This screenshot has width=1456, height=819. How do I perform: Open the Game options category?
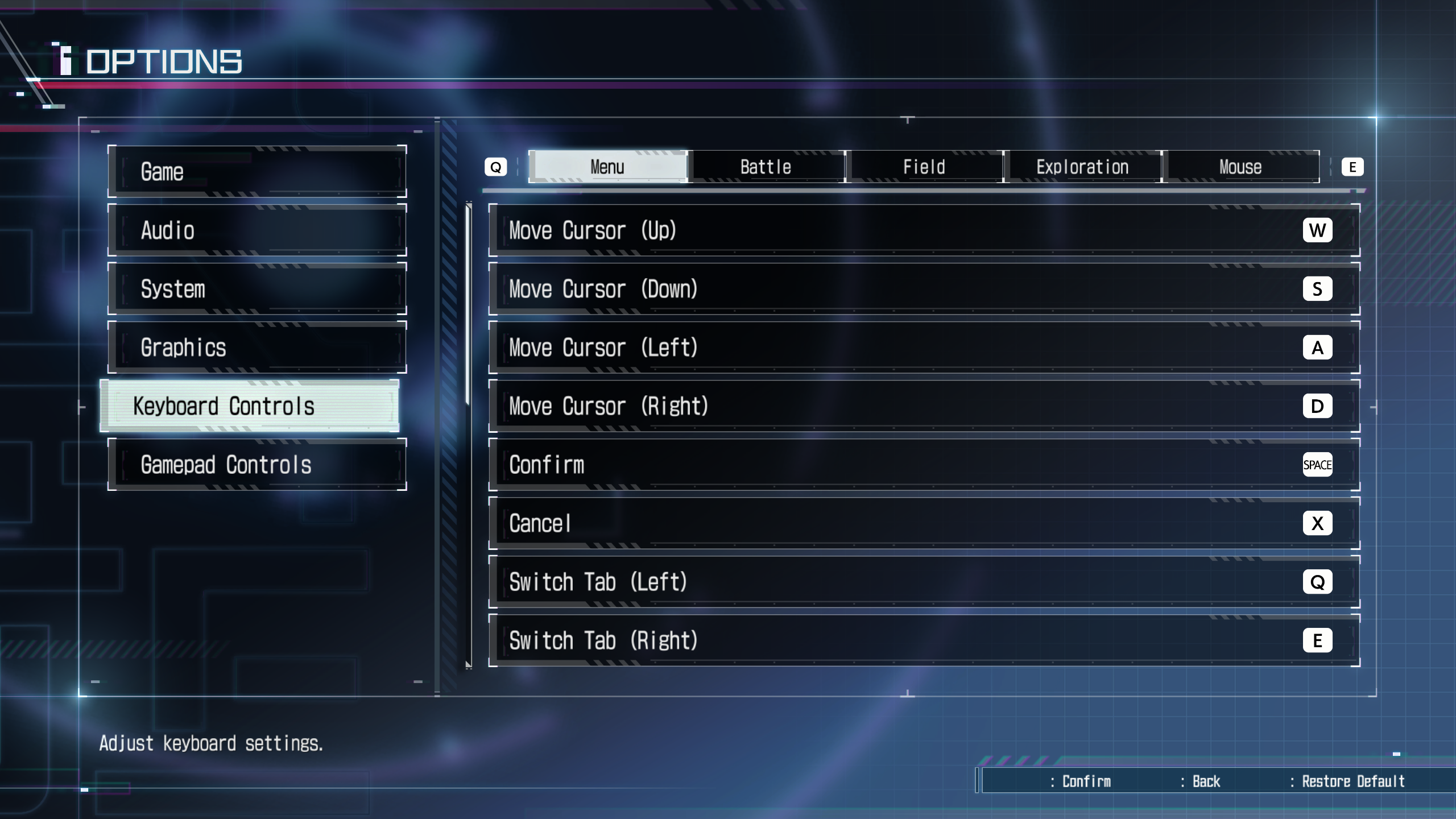coord(257,172)
